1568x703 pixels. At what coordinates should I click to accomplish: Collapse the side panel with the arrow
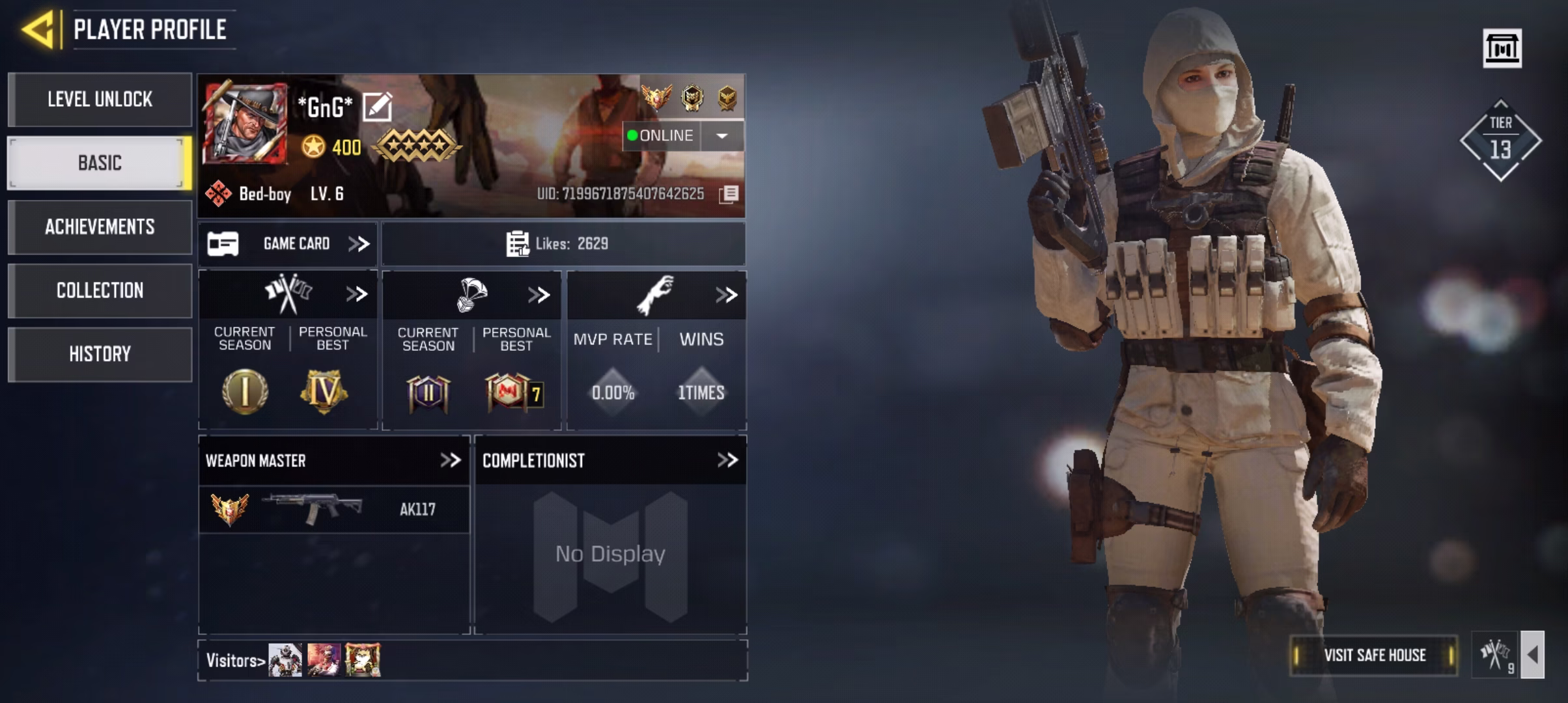click(1532, 655)
